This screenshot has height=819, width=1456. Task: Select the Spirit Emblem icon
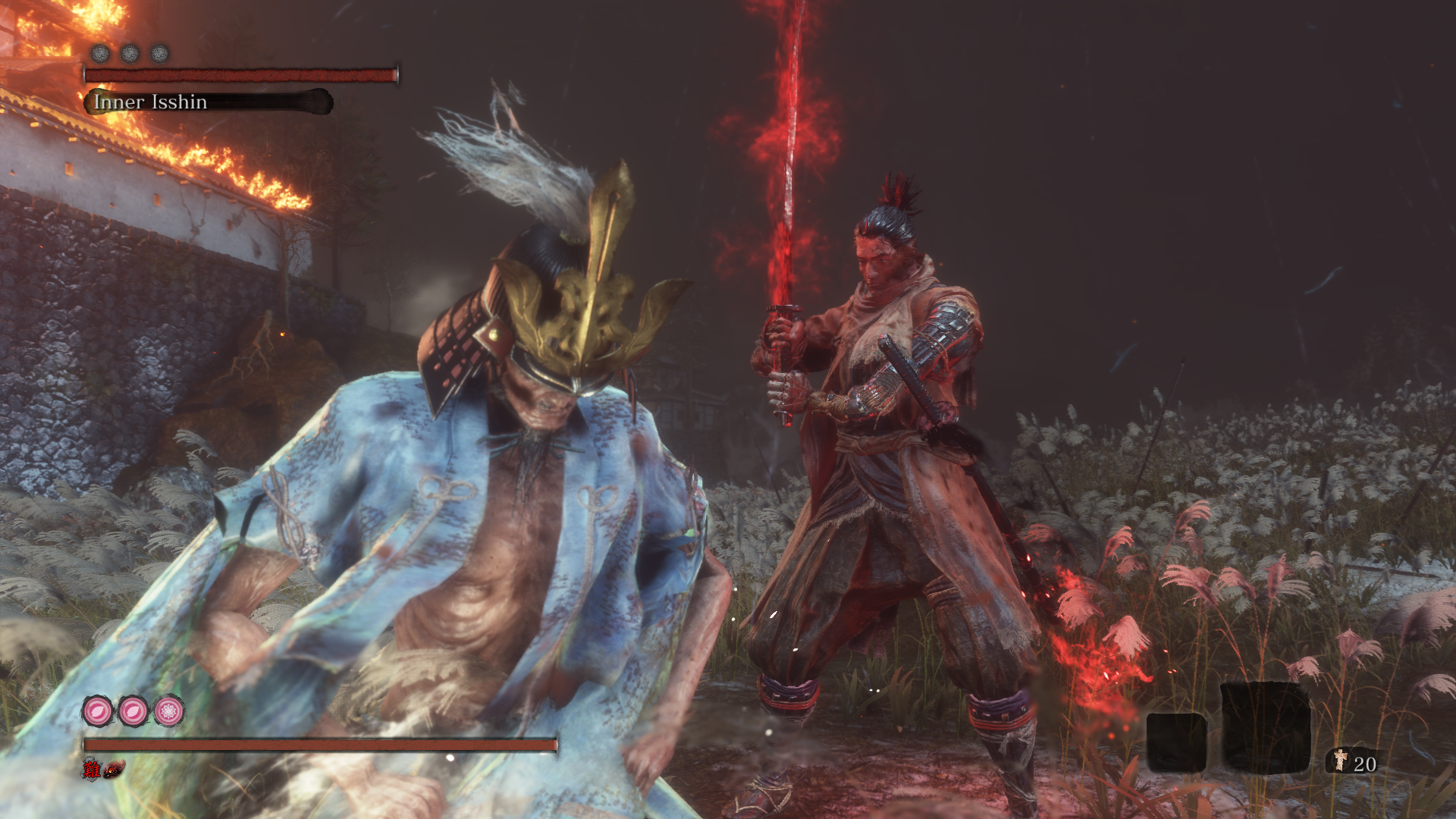(x=1341, y=761)
